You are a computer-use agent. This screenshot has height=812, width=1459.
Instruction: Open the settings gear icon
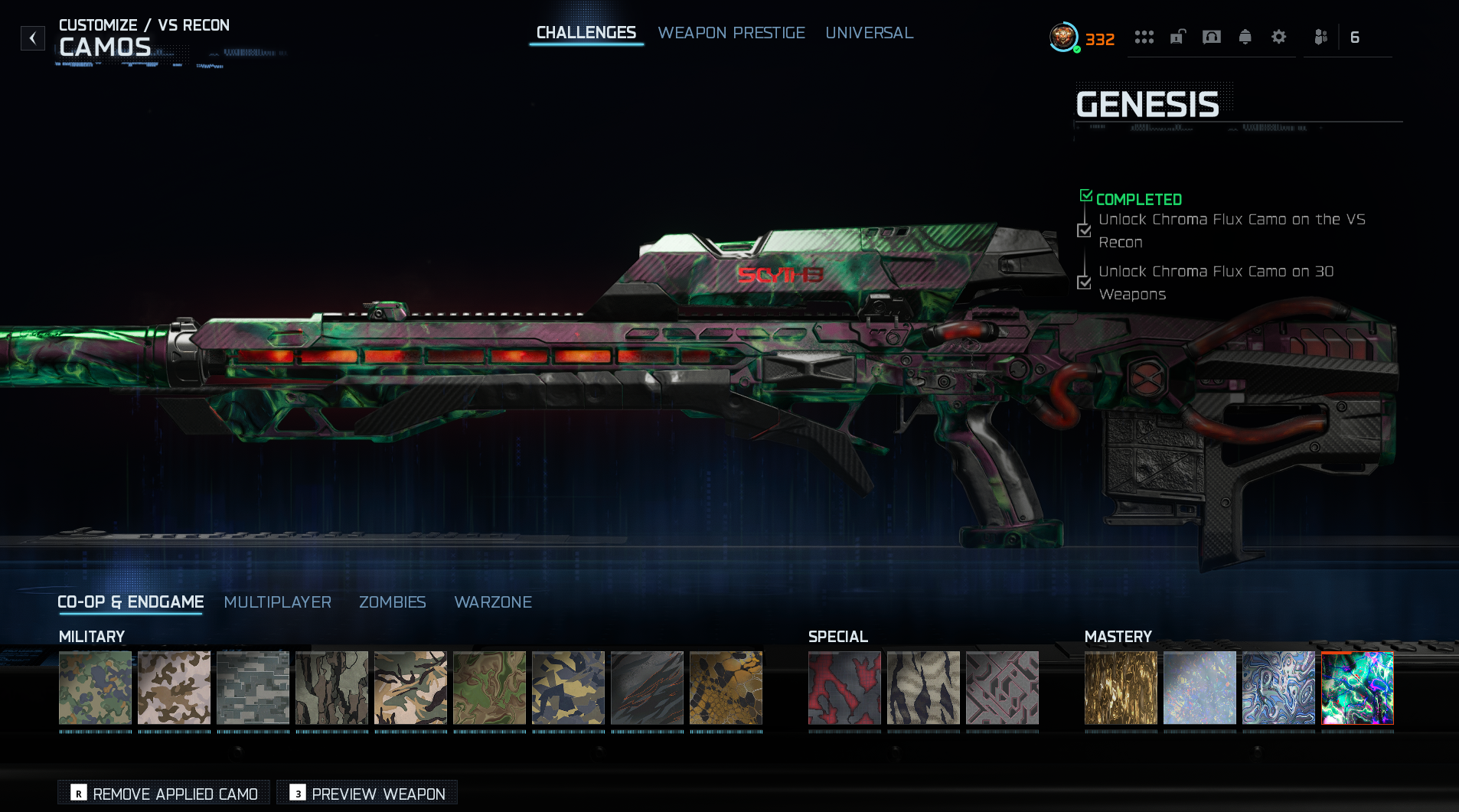(x=1278, y=37)
